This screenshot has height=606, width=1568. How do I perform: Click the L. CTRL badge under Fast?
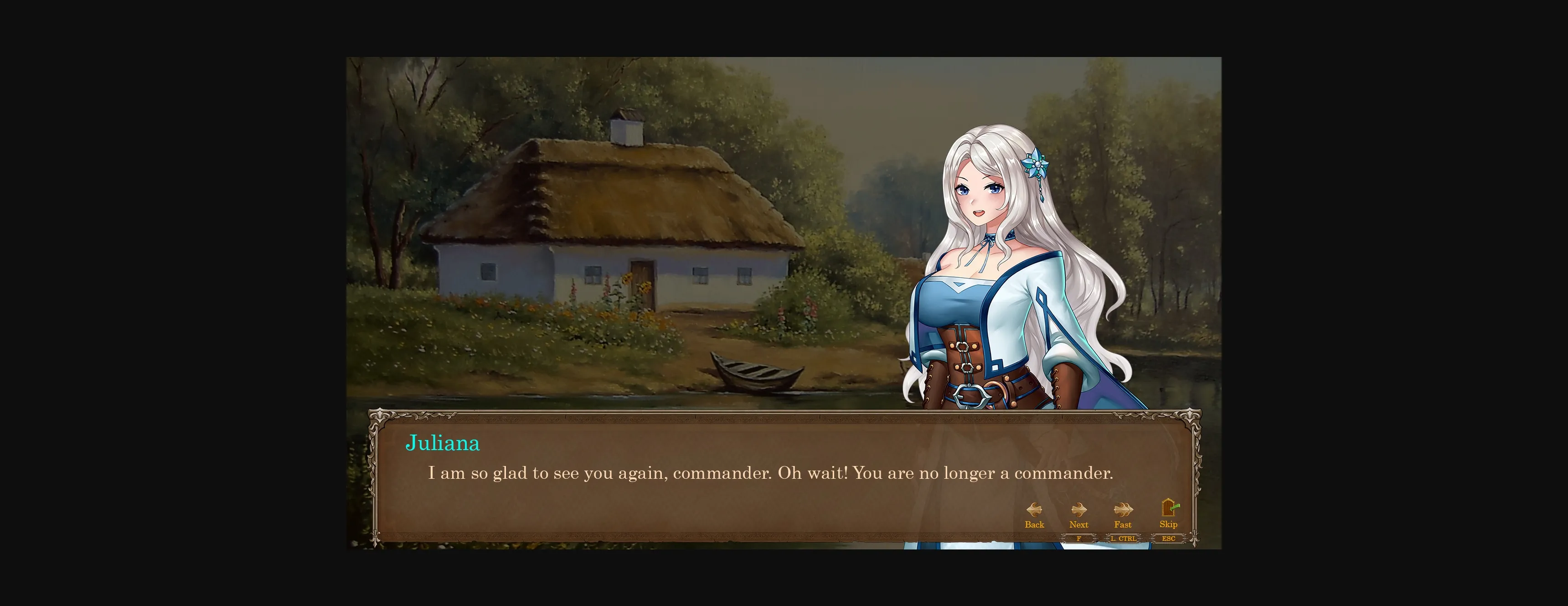coord(1123,539)
